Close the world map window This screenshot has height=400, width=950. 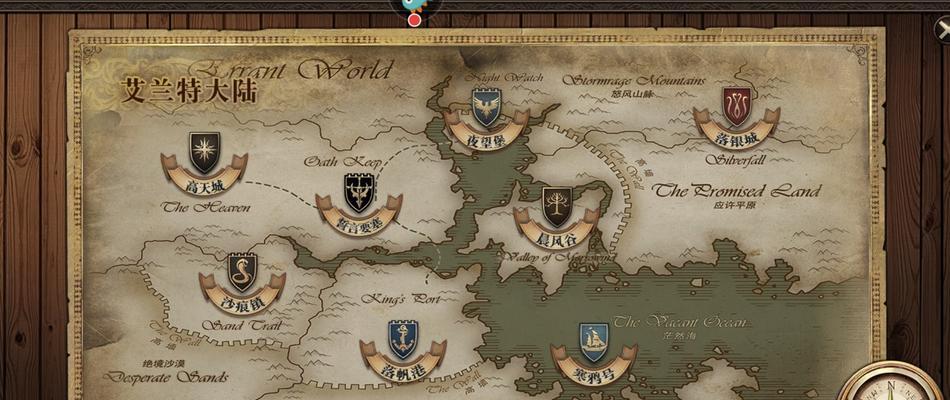click(x=941, y=30)
